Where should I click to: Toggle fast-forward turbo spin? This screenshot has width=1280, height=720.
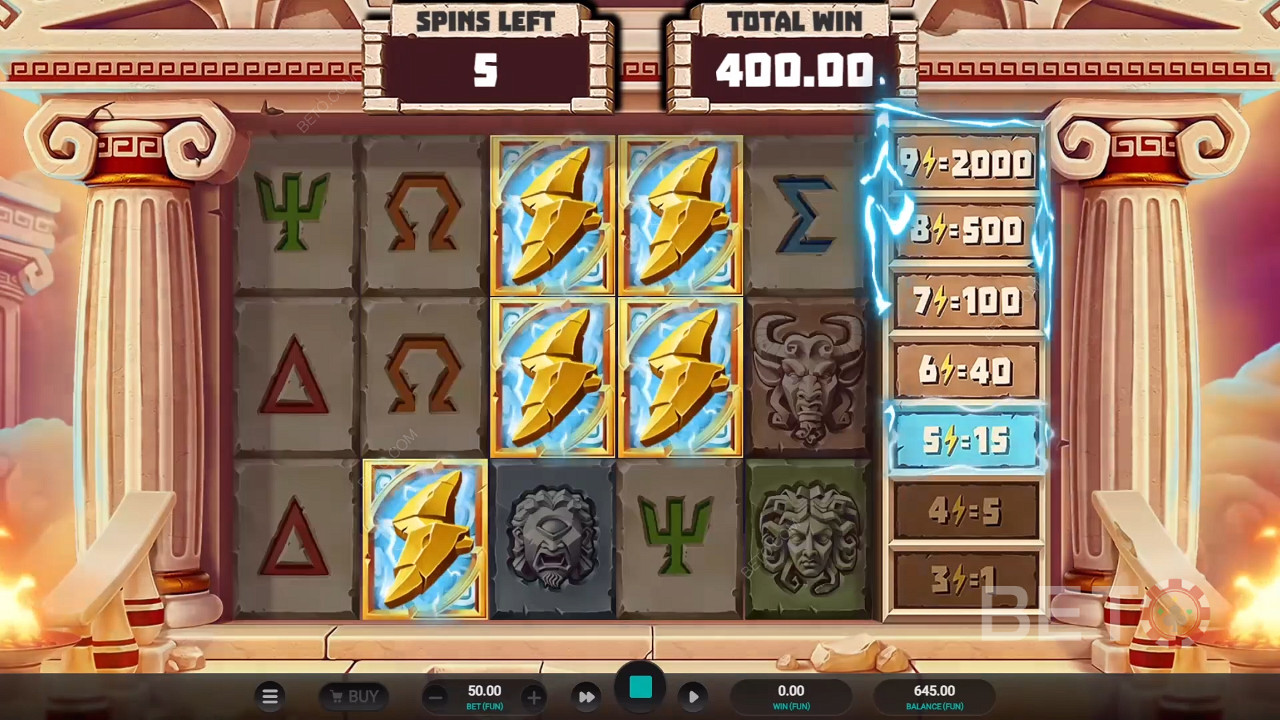tap(587, 696)
